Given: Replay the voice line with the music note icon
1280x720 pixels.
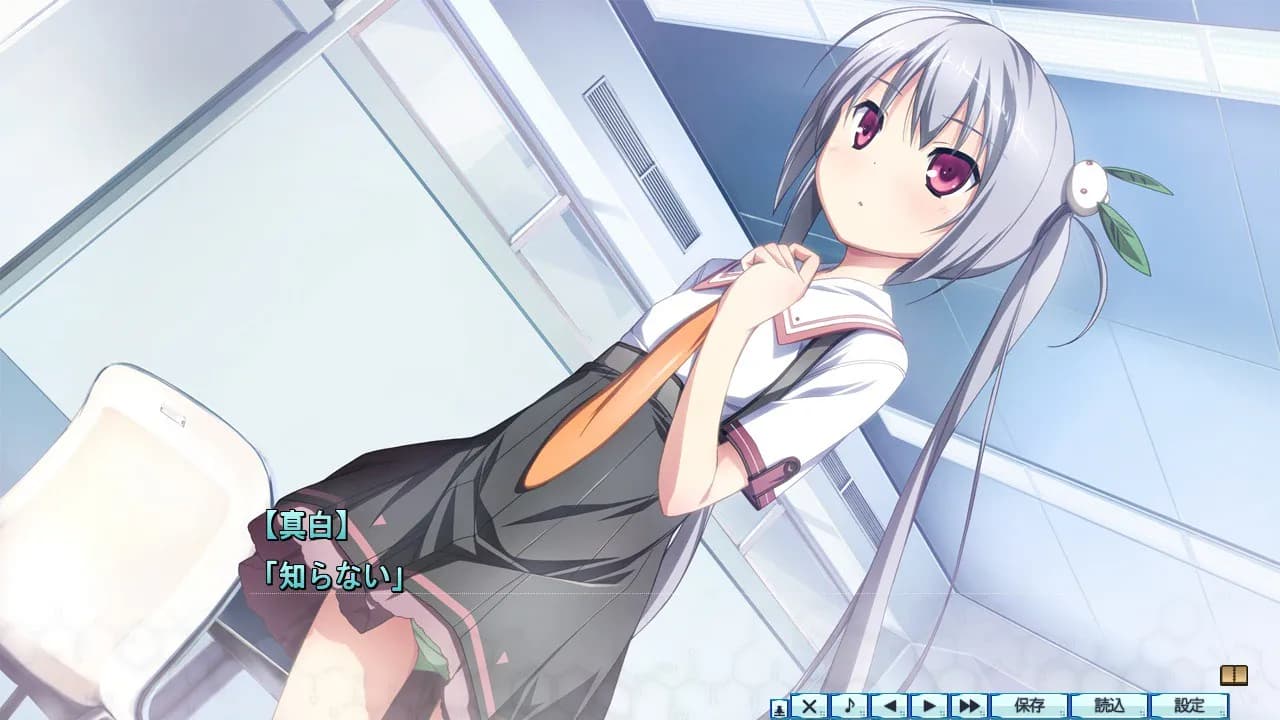Looking at the screenshot, I should tap(849, 706).
